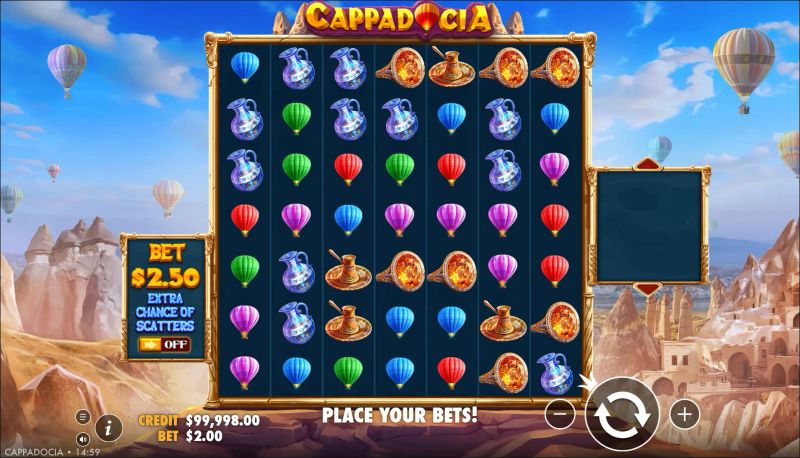Toggle the sound speaker icon
The image size is (800, 458).
pos(83,438)
